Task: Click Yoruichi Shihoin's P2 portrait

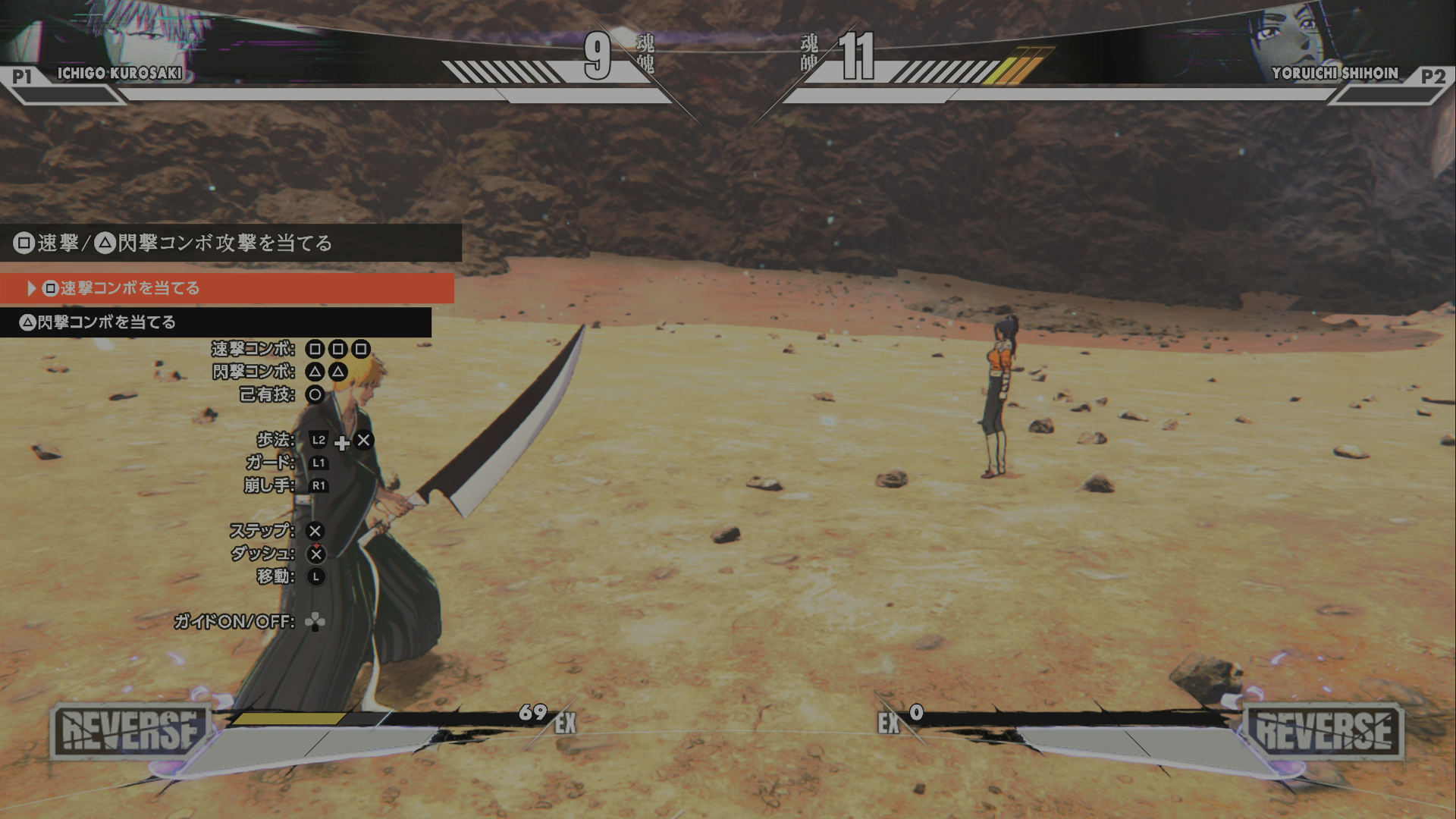Action: 1289,34
